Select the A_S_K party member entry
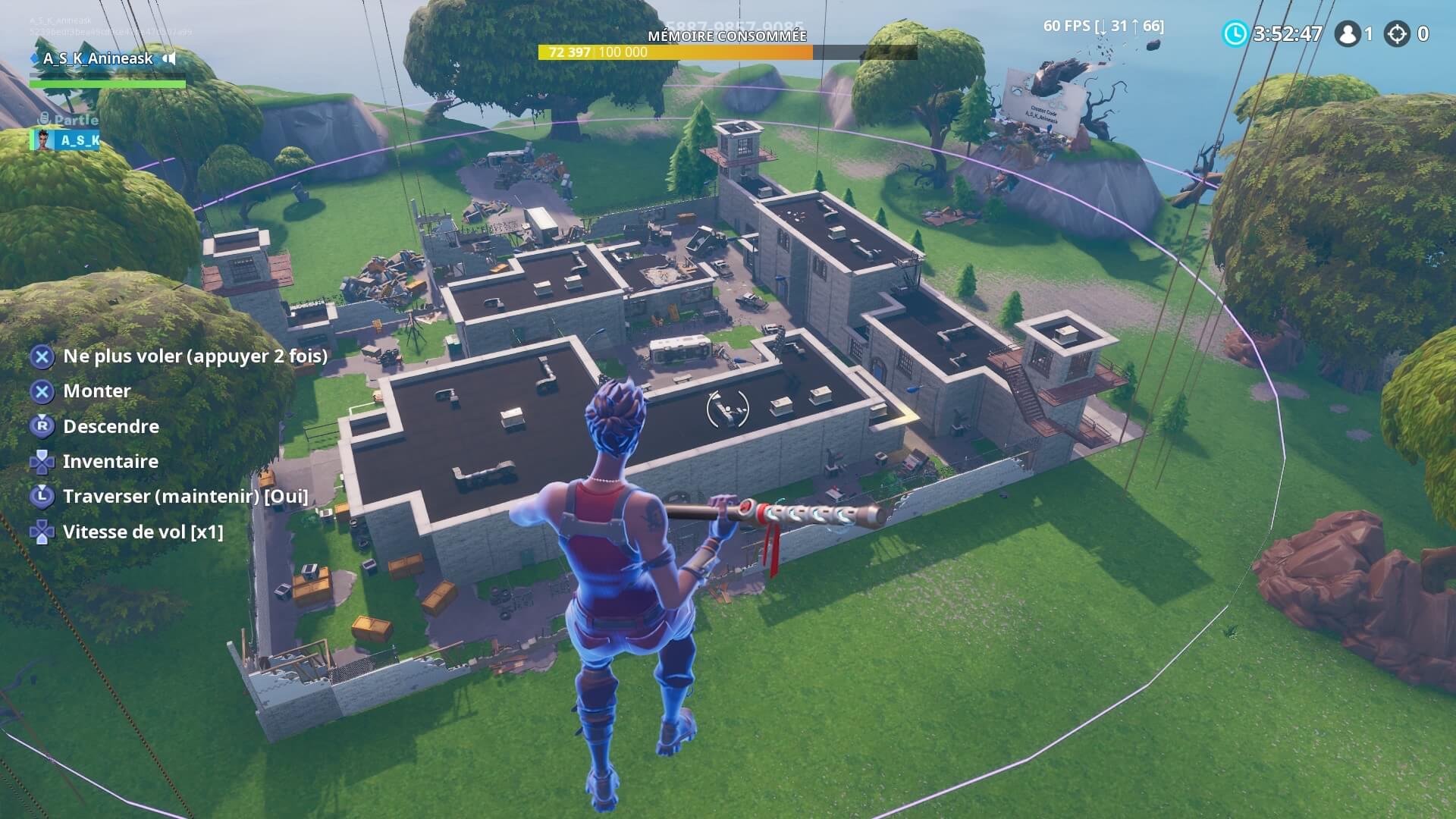This screenshot has width=1456, height=819. coord(74,141)
